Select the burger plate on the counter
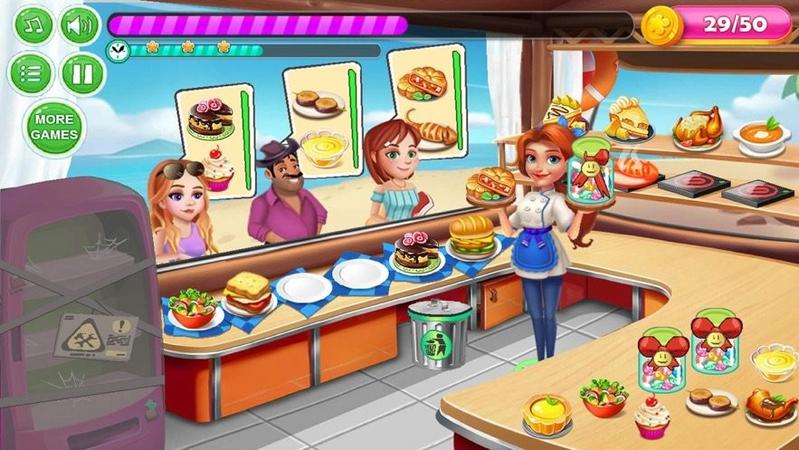799x450 pixels. 470,237
